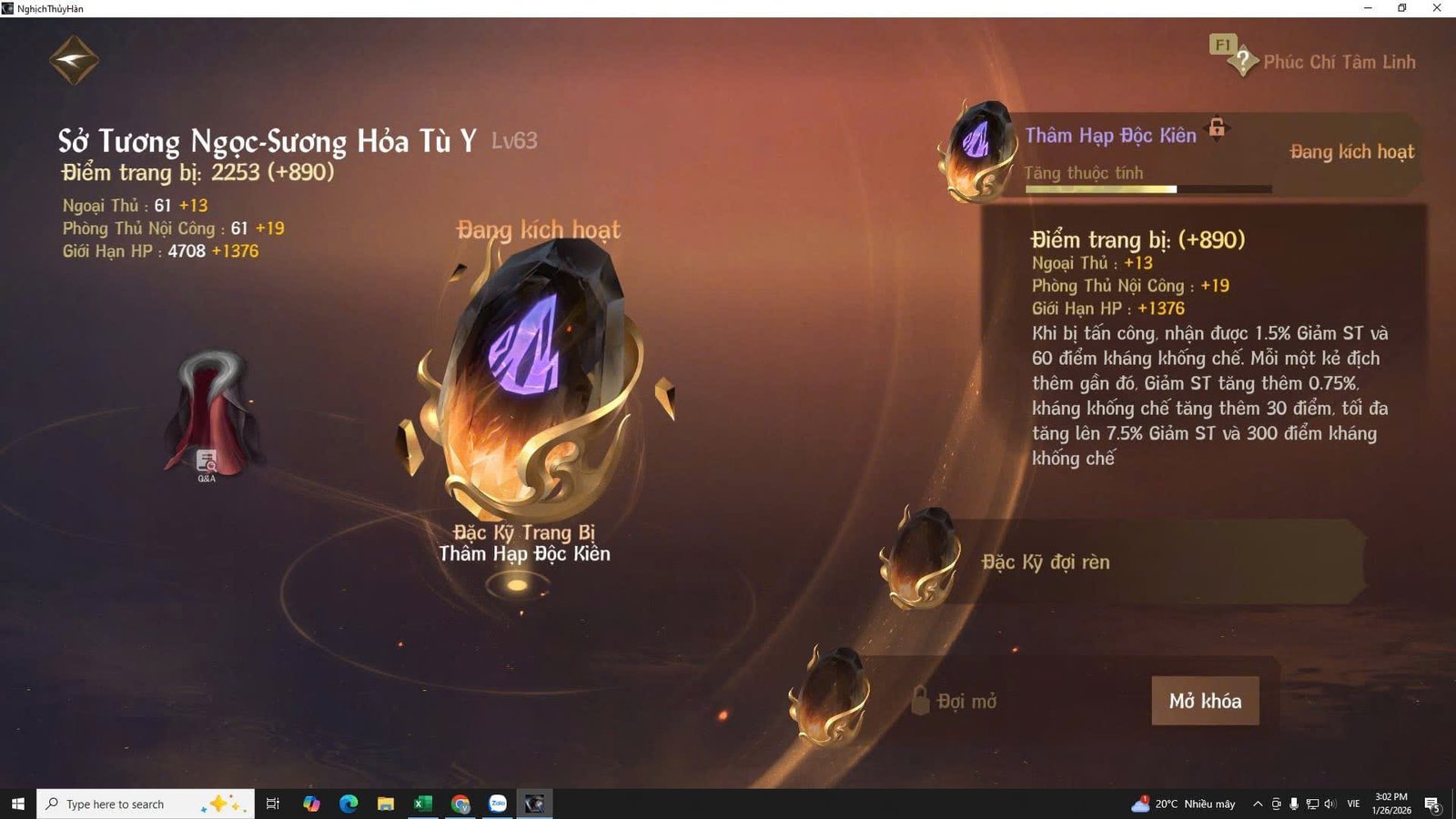Switch input language by clicking VIE indicator
Viewport: 1456px width, 819px height.
(x=1353, y=804)
